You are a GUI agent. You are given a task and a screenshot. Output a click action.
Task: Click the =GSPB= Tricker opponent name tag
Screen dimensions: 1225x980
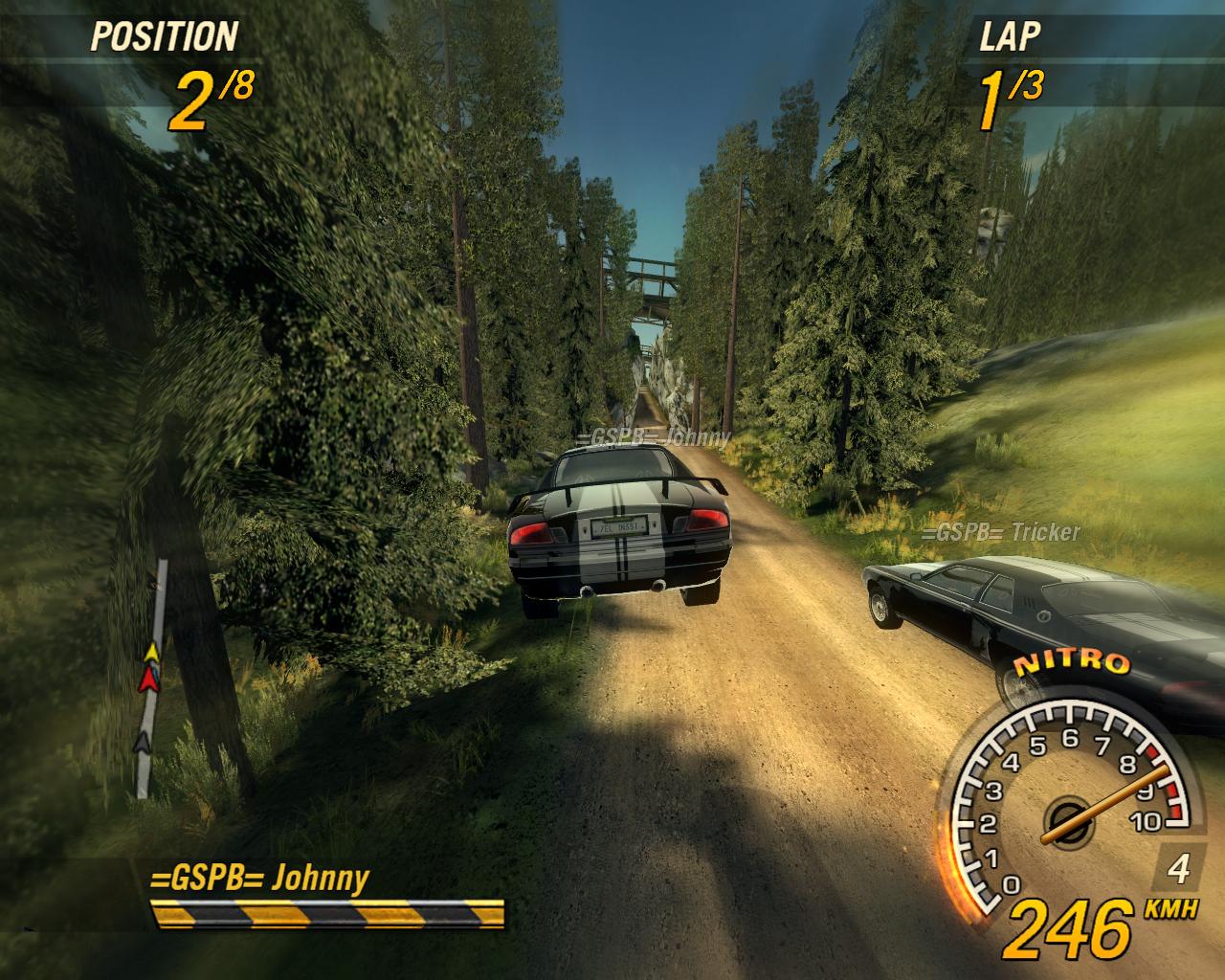pos(1001,533)
